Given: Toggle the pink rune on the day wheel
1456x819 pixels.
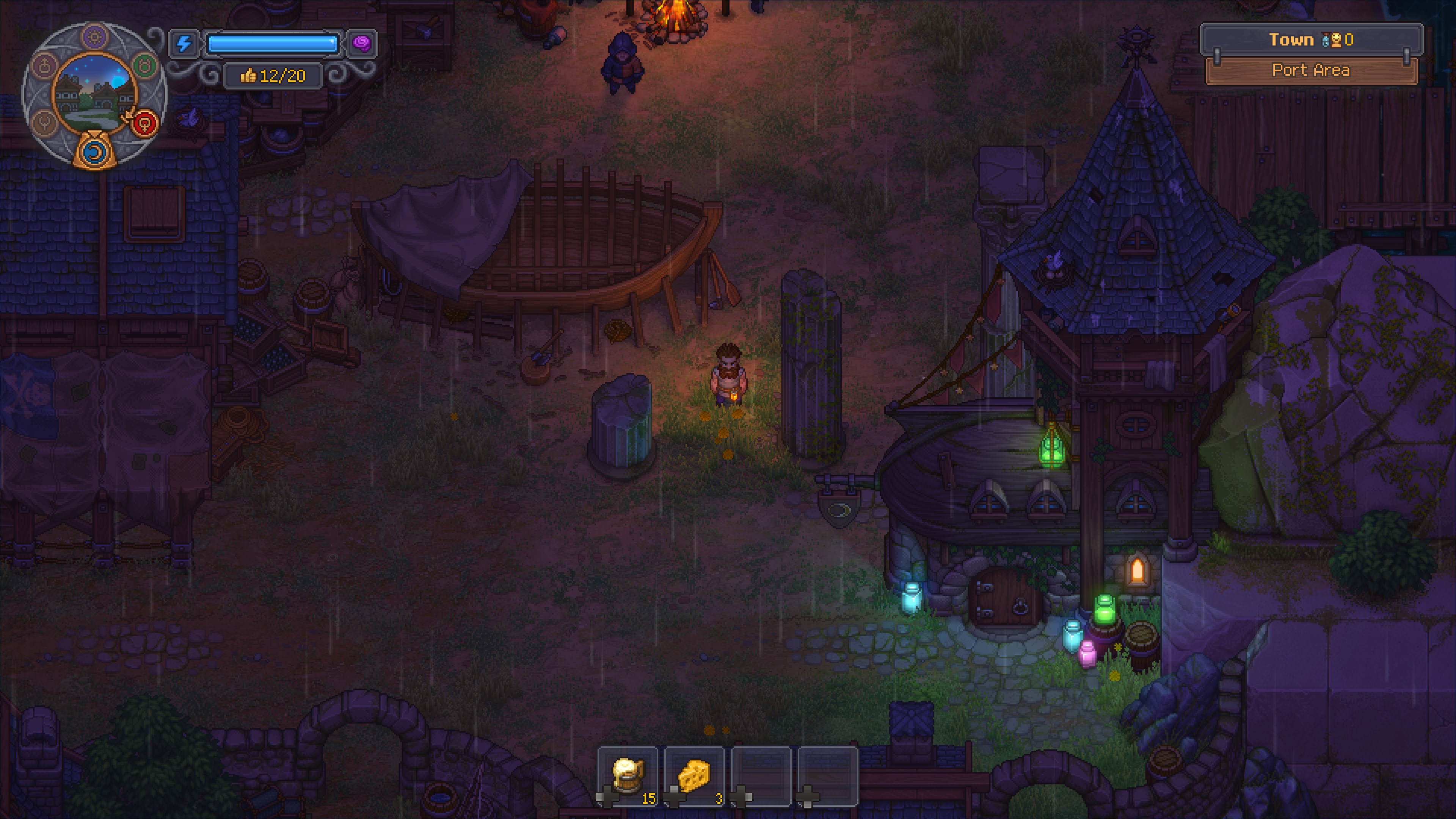Looking at the screenshot, I should 44,65.
